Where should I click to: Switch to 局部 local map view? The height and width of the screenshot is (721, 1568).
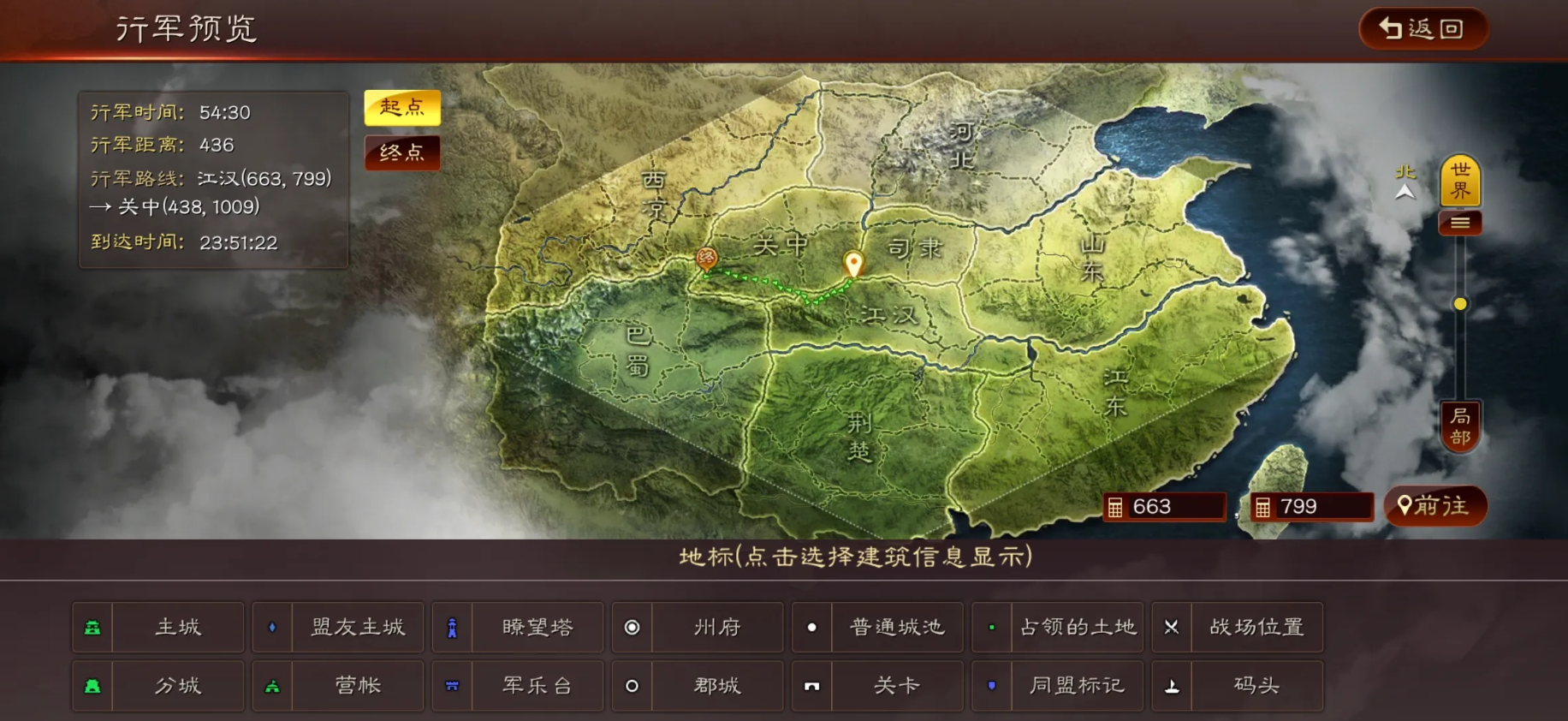(x=1460, y=426)
